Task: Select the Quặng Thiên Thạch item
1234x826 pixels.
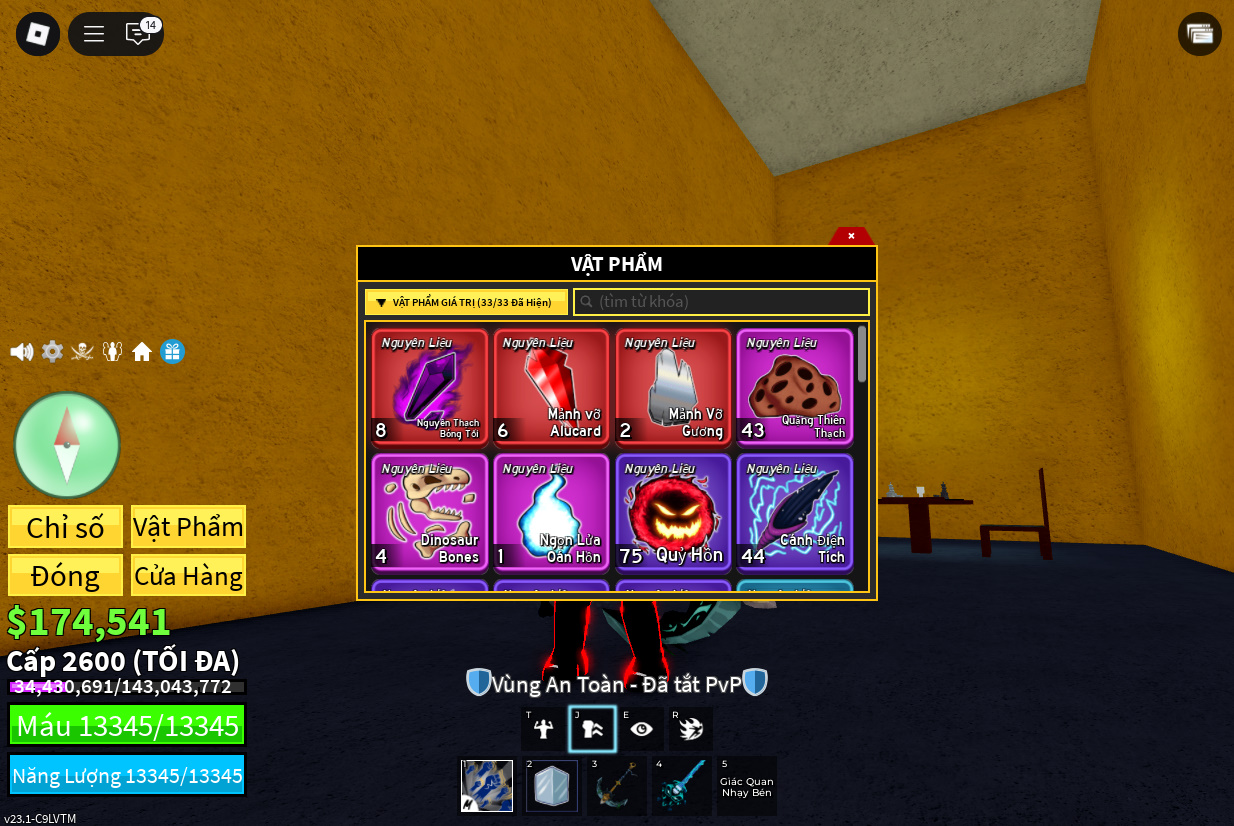Action: [x=795, y=386]
